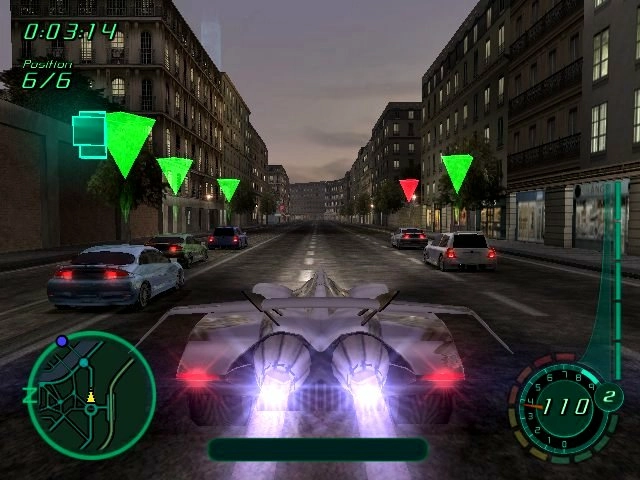Click the green cube checkpoint marker
The image size is (640, 480).
[88, 129]
